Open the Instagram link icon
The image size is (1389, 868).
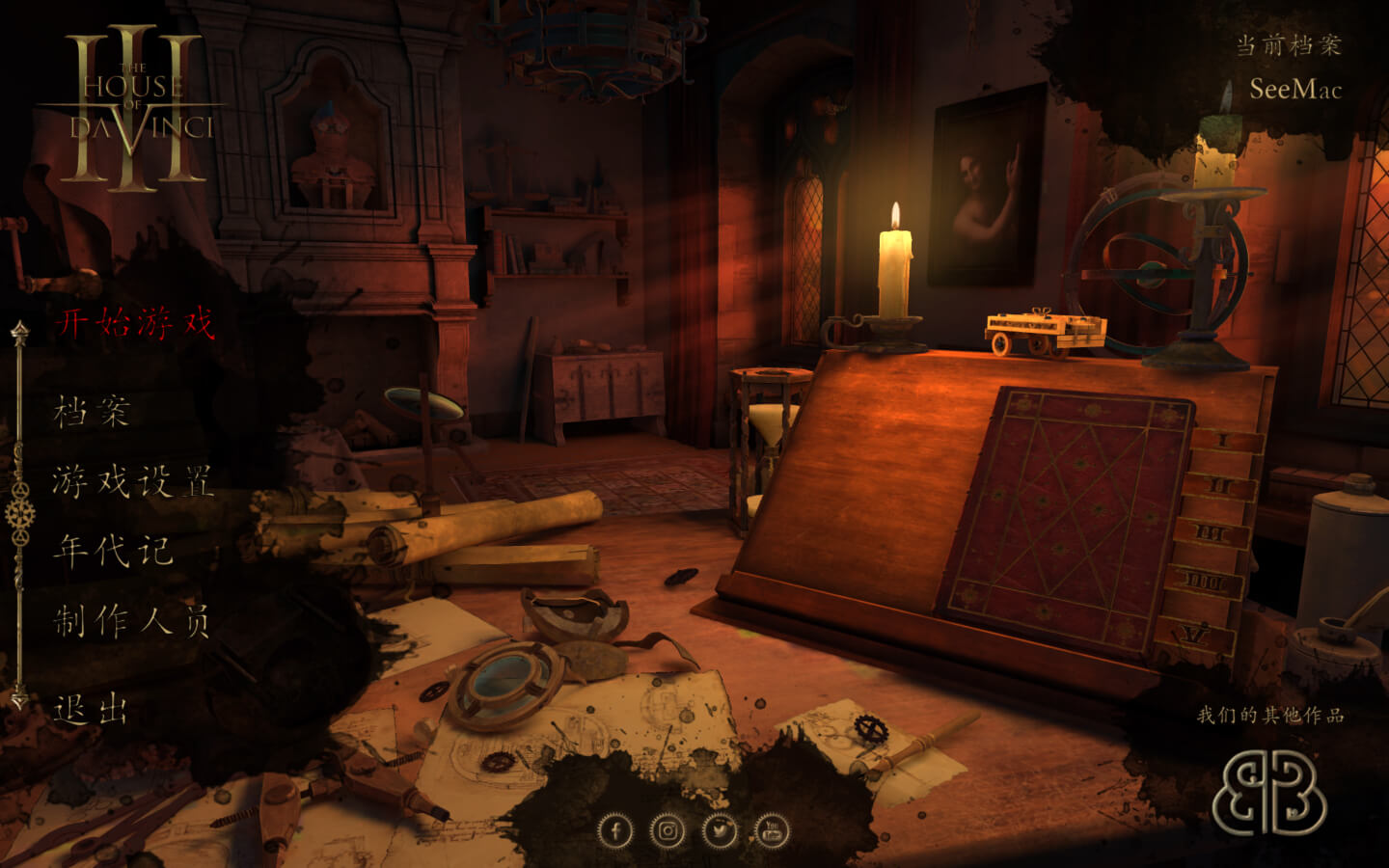click(x=667, y=830)
